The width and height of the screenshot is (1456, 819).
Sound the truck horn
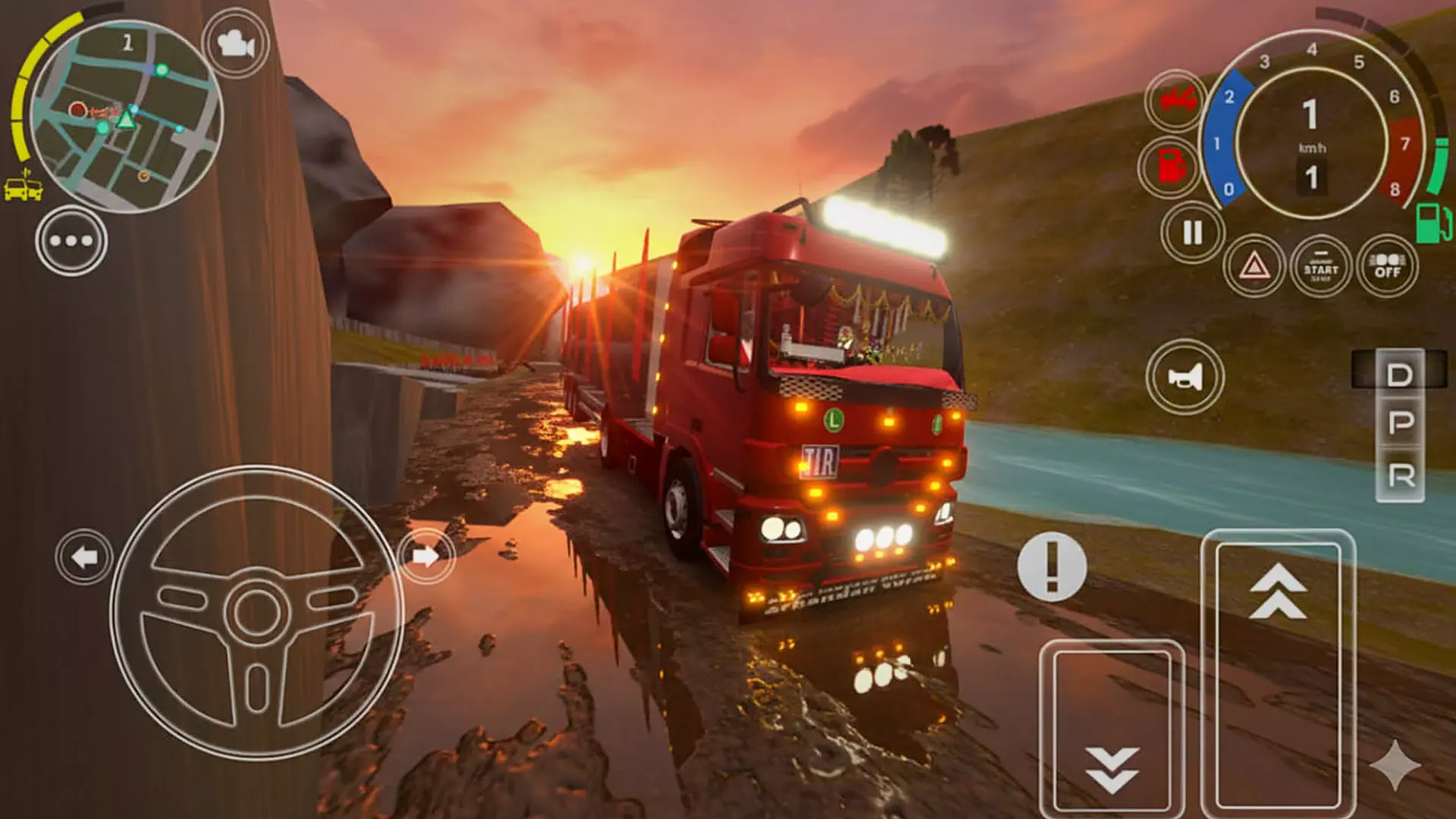pos(1185,376)
